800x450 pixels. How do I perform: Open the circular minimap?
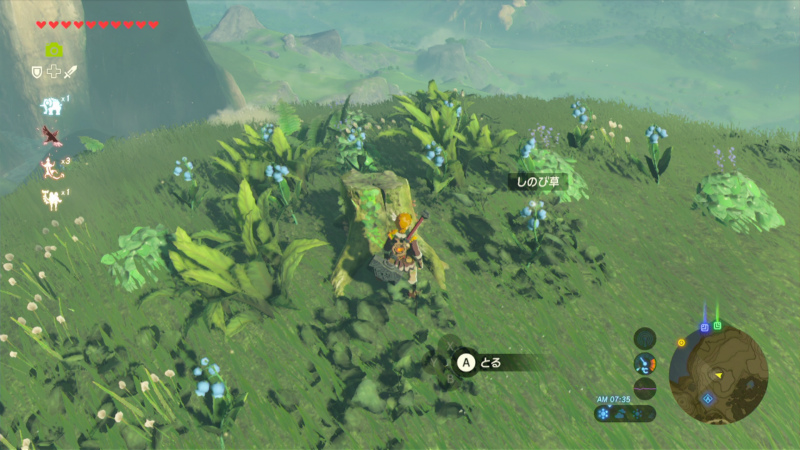718,375
